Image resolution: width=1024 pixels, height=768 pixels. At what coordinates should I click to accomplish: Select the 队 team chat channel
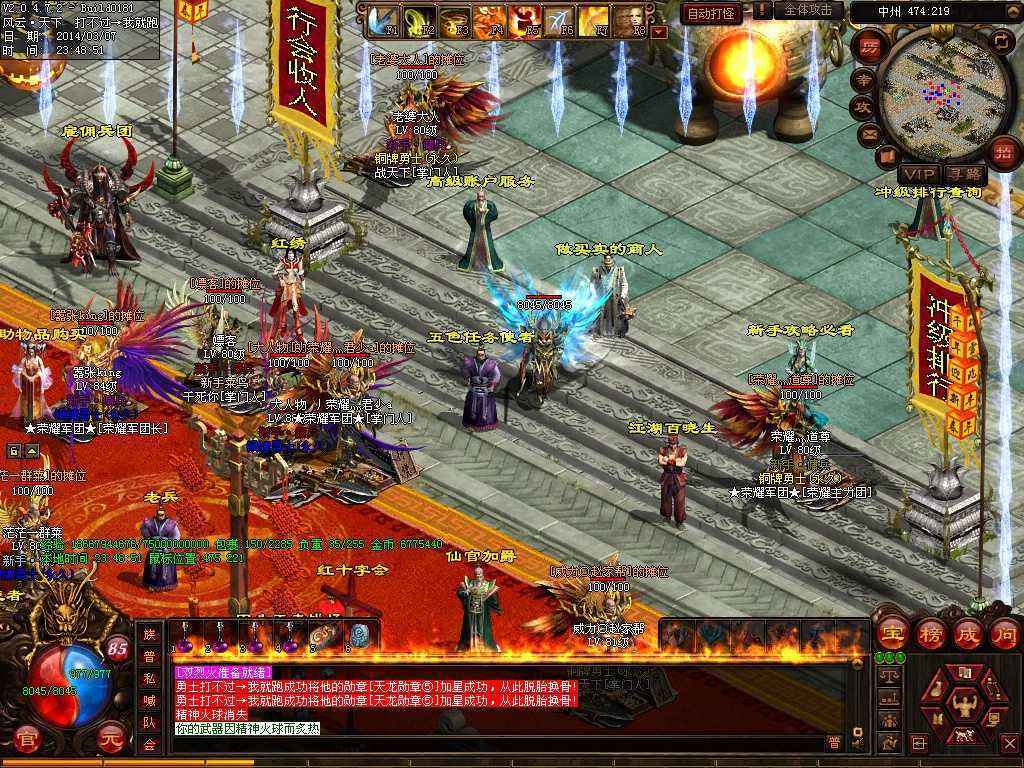pos(150,725)
